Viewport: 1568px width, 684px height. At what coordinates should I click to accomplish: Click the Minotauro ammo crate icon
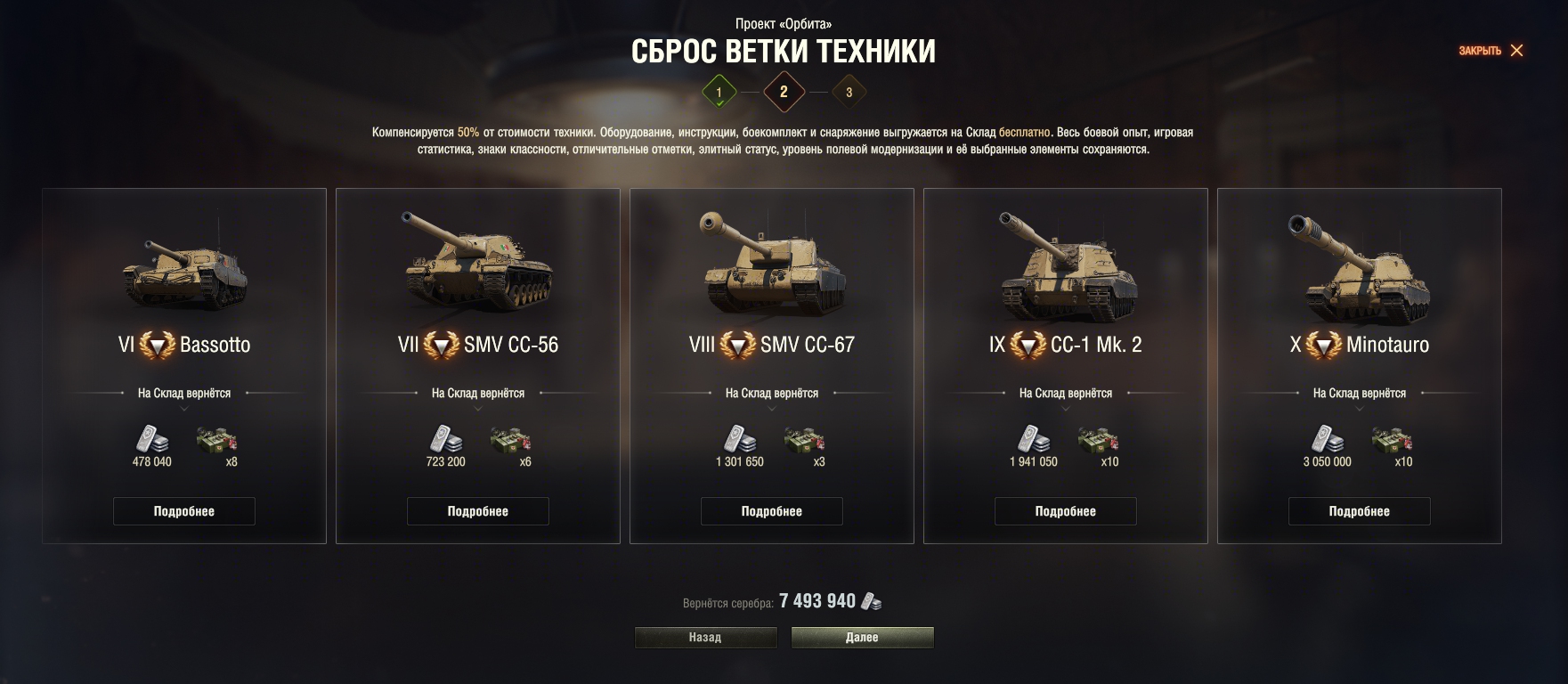point(1393,440)
